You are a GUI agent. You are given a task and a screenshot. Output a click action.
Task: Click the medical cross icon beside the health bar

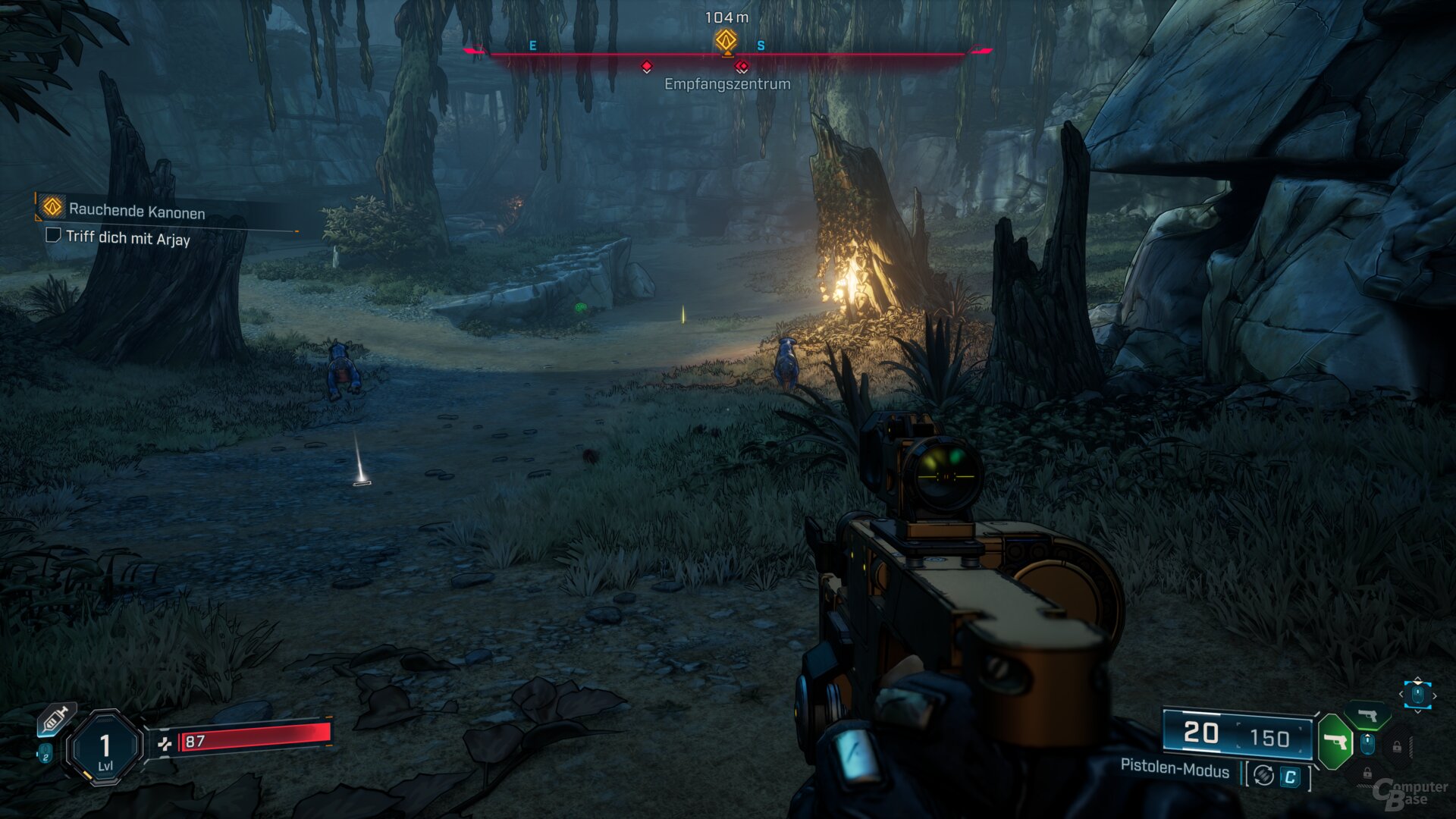(x=165, y=744)
